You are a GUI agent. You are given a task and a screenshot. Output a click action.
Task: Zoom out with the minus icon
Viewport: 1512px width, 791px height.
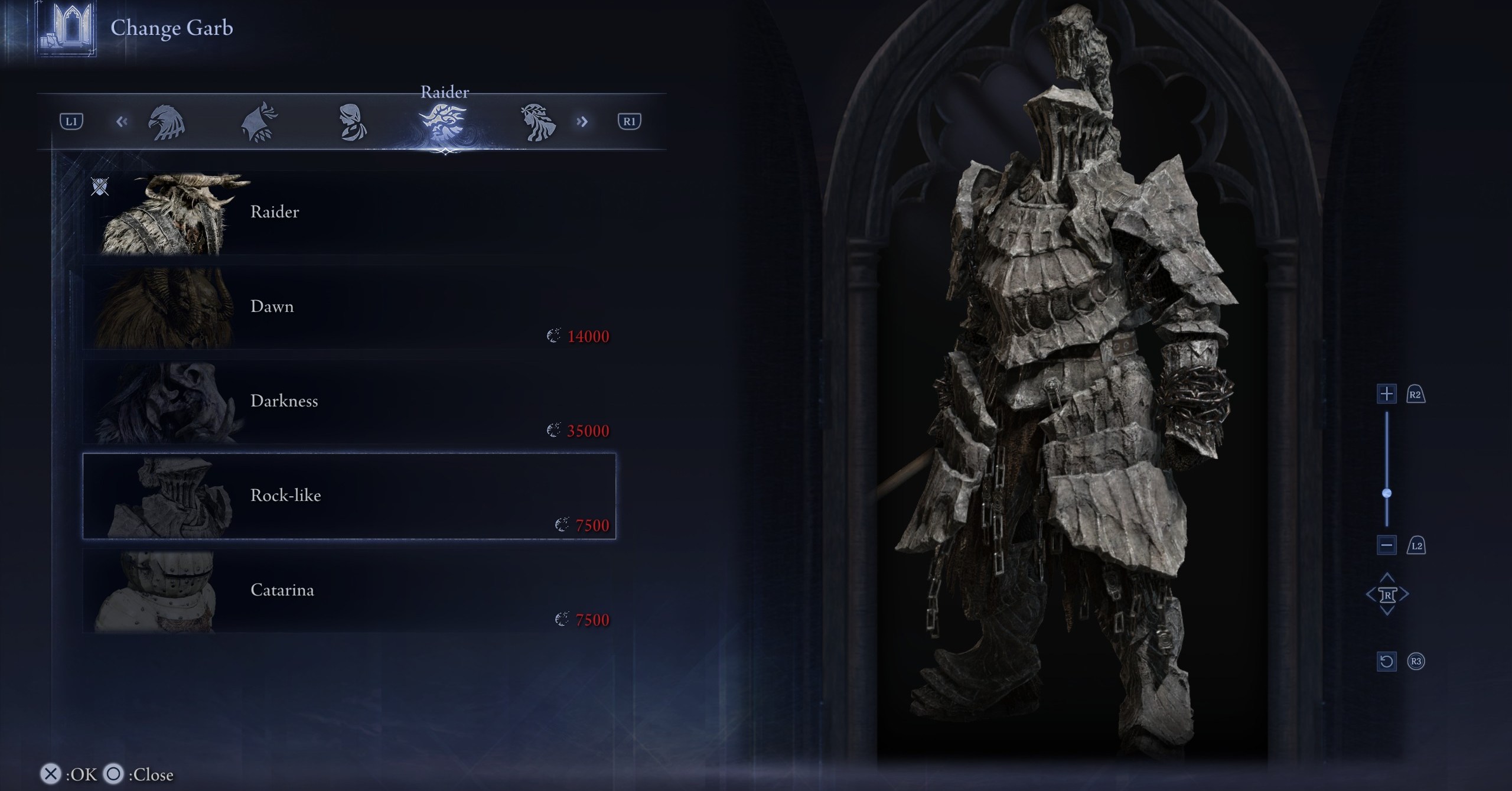[x=1387, y=545]
